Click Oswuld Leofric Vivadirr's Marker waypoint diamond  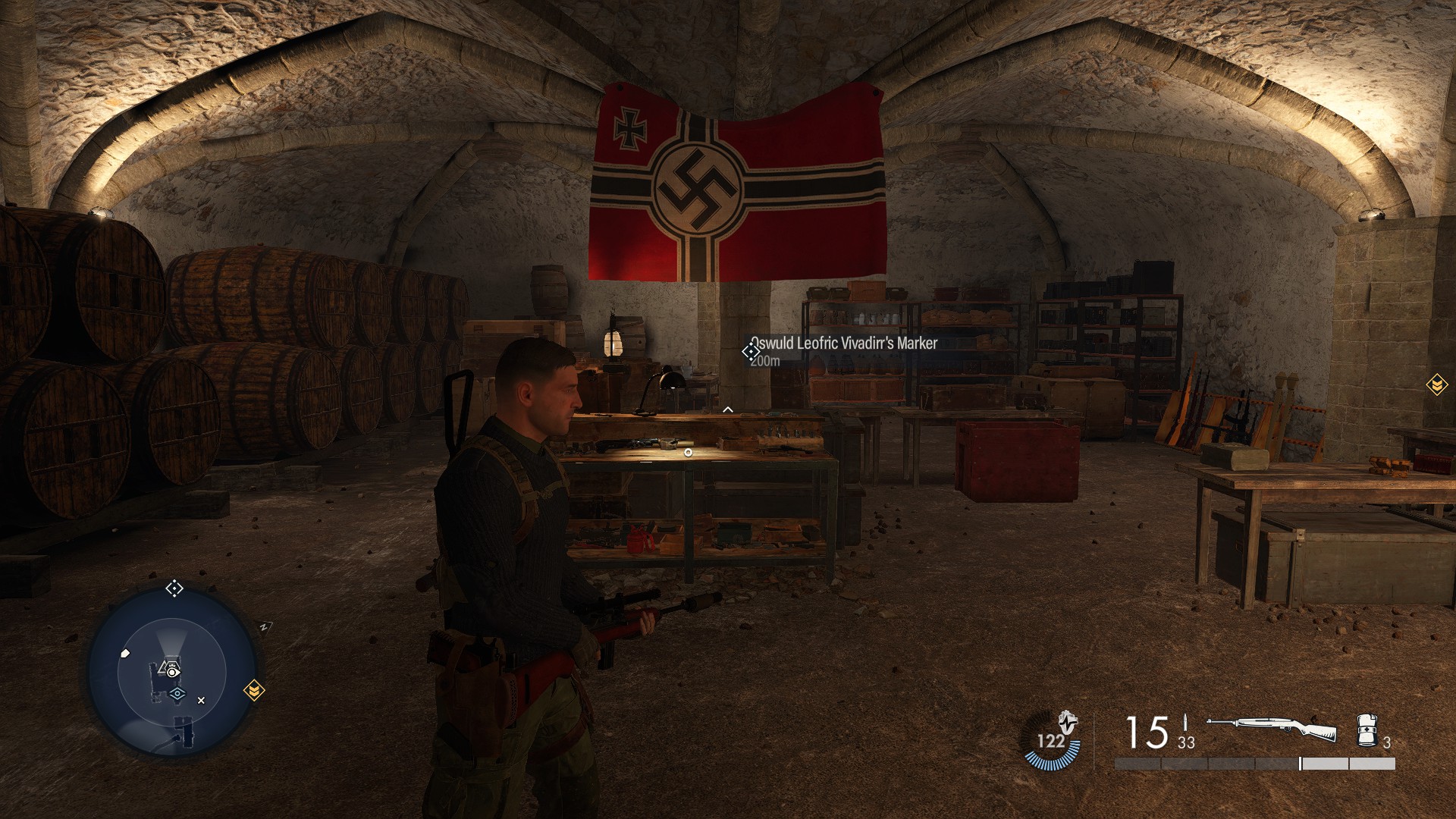(x=751, y=351)
